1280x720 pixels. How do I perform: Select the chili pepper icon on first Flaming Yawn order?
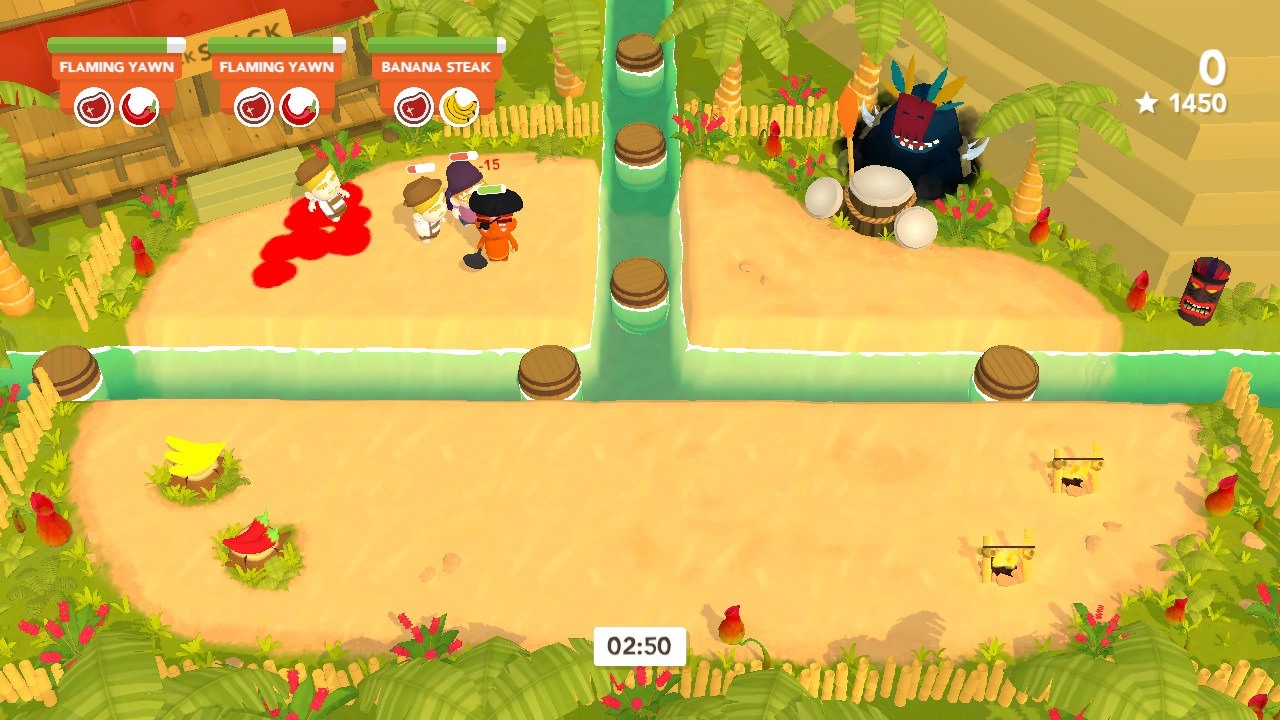click(141, 107)
